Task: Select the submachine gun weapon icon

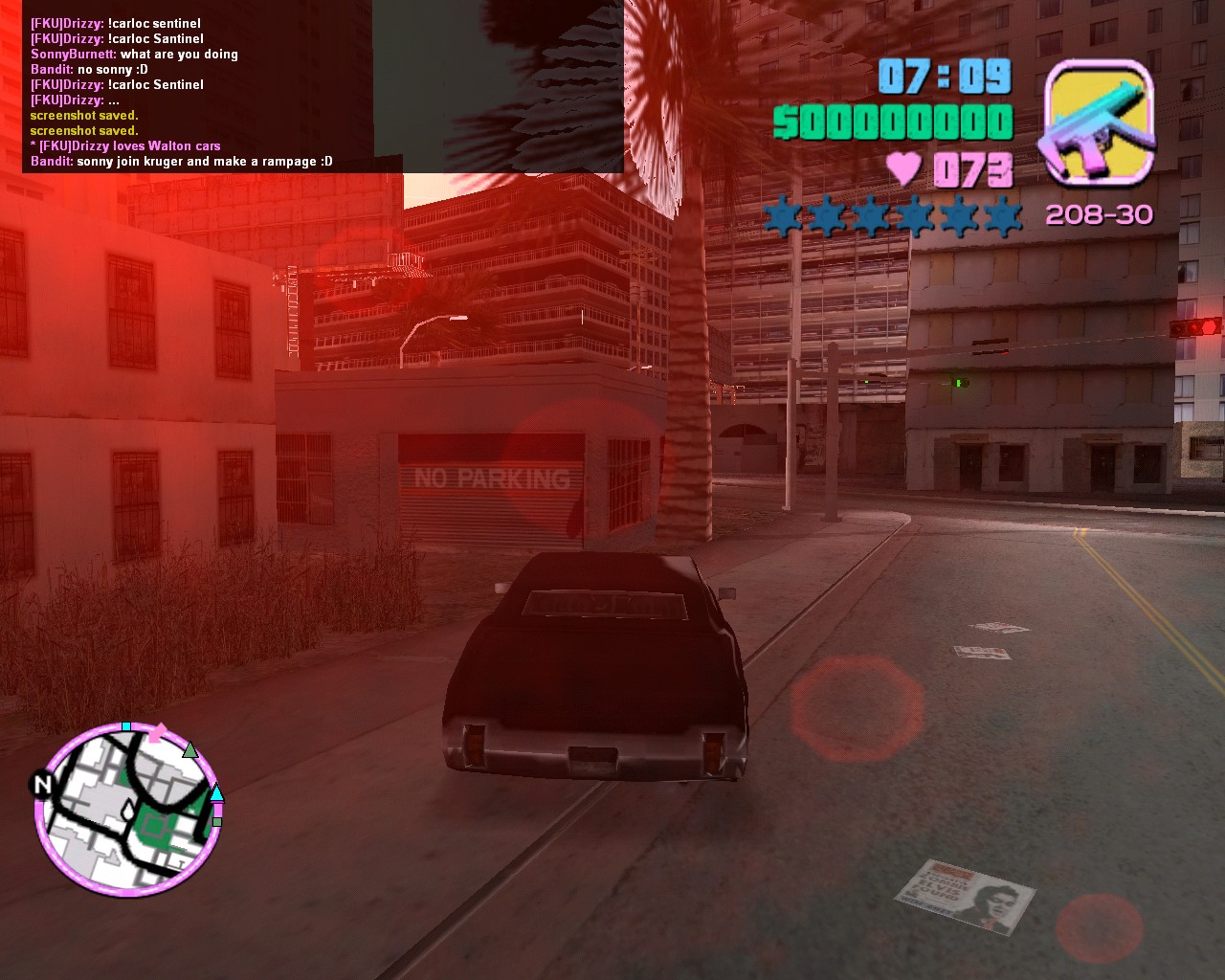Action: pos(1099,122)
